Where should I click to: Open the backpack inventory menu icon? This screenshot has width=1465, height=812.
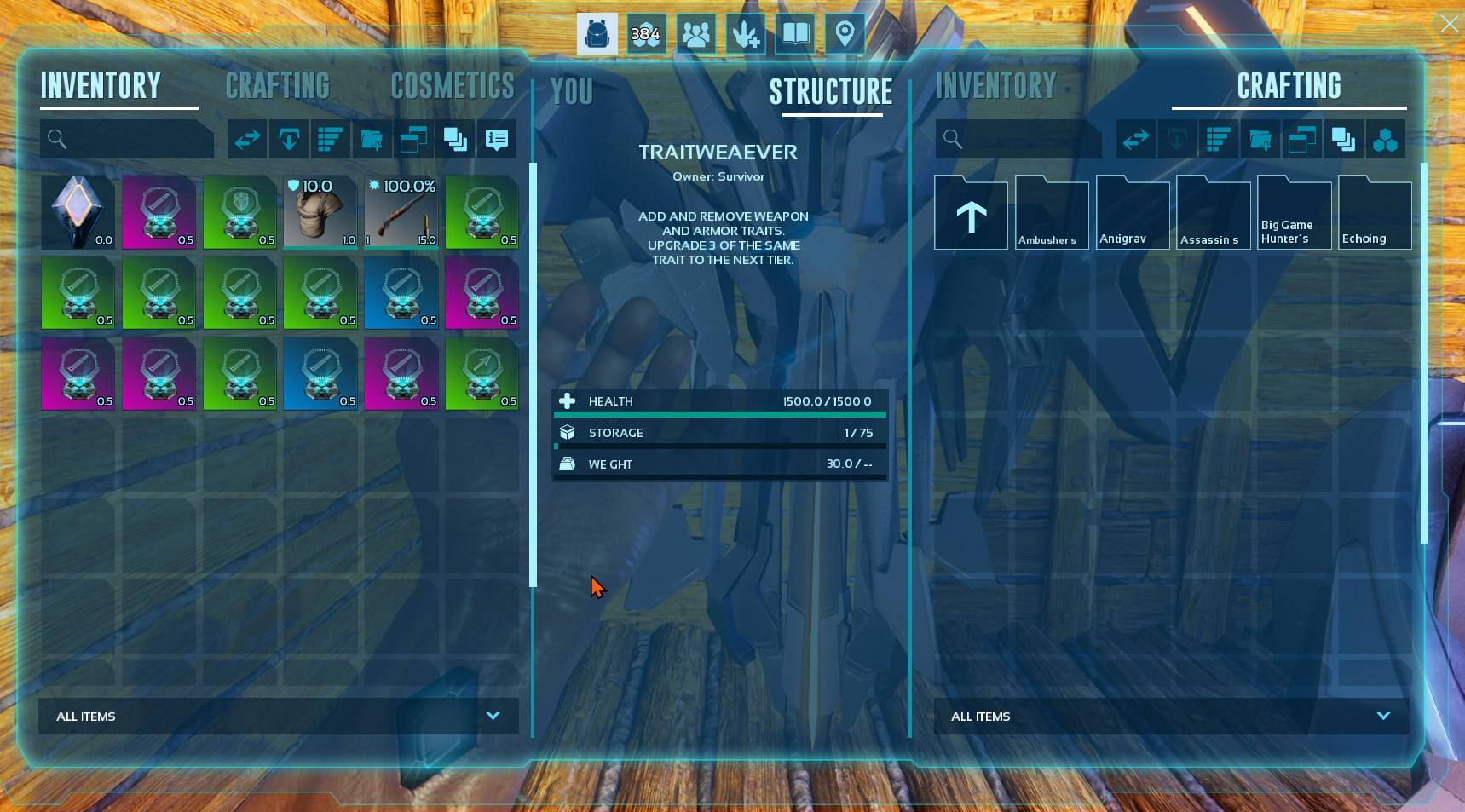coord(597,34)
